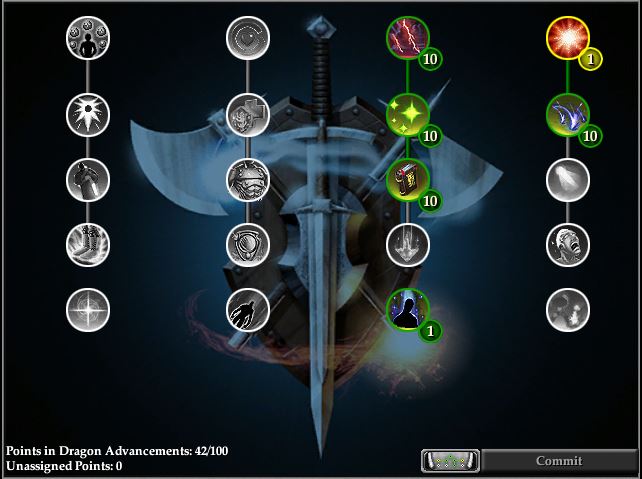Click the Commit button
The width and height of the screenshot is (642, 479).
558,461
